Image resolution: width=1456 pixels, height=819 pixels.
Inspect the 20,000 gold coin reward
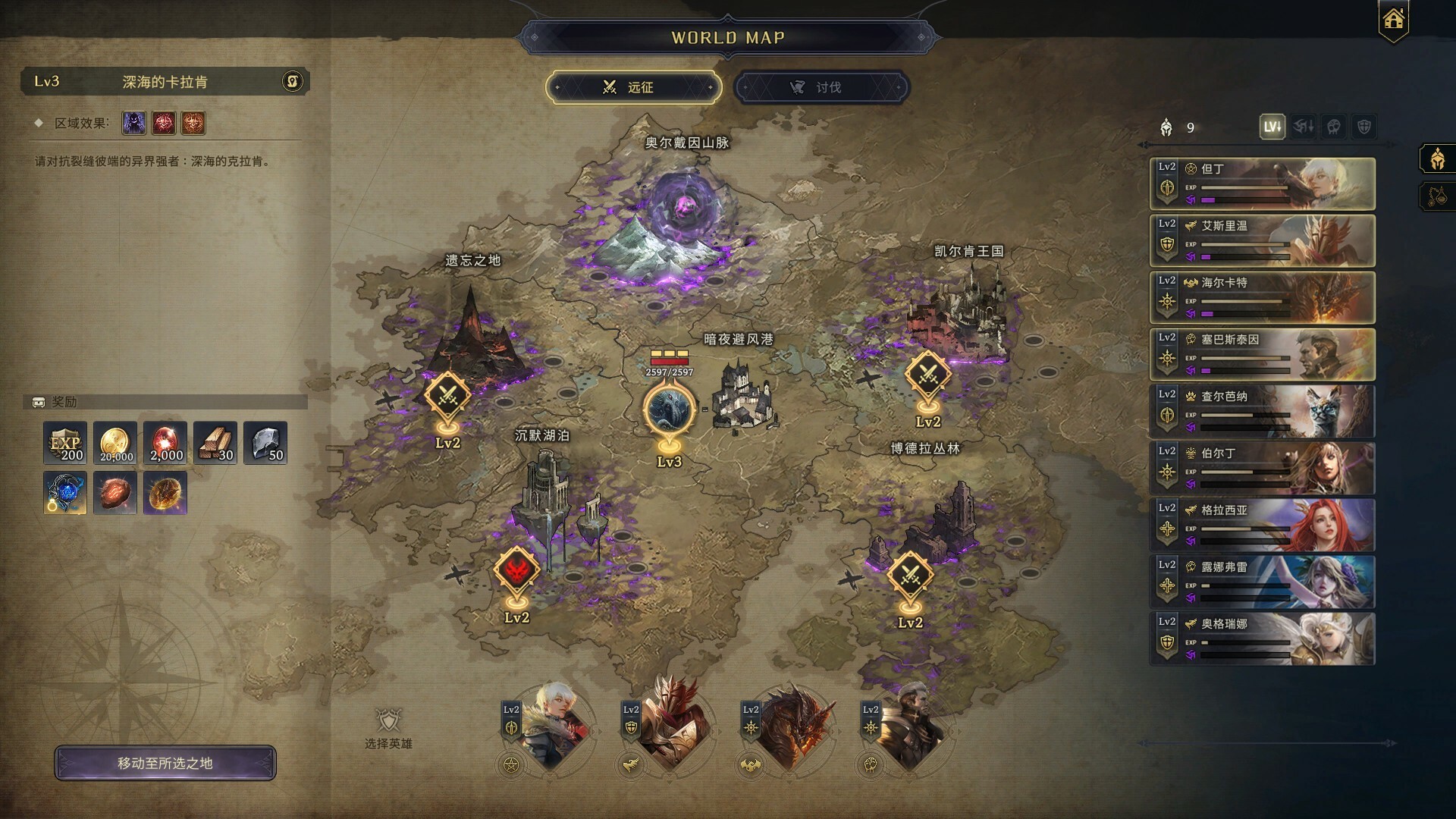tap(115, 443)
